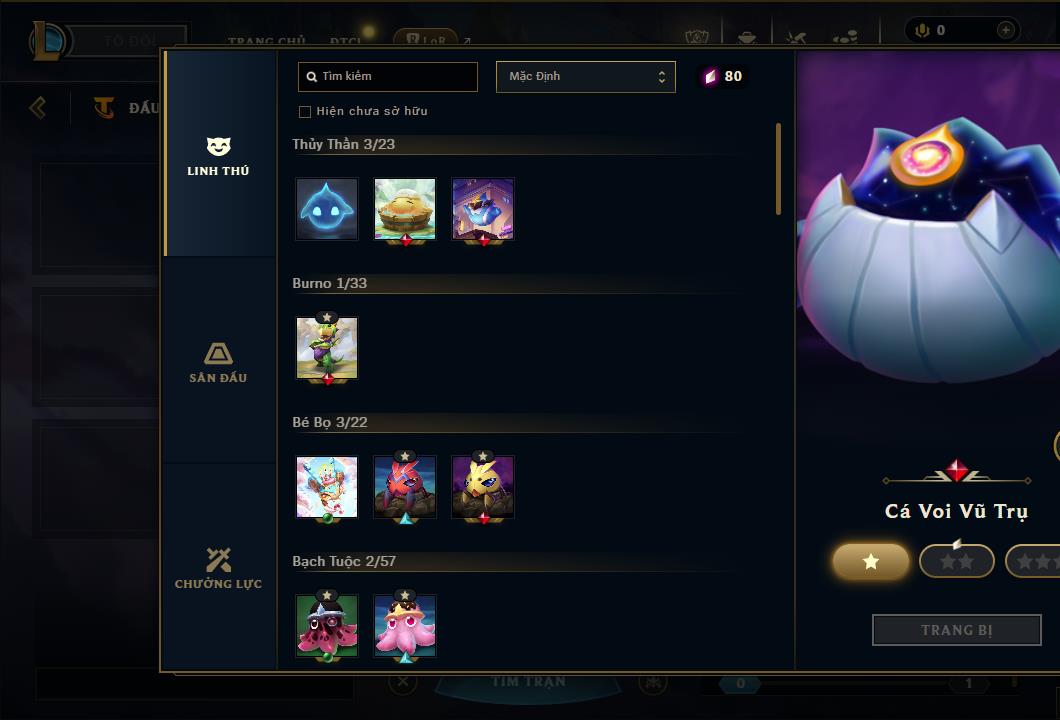Choose the pink cherry blossom Bé Bọ
The width and height of the screenshot is (1060, 720).
pos(327,487)
